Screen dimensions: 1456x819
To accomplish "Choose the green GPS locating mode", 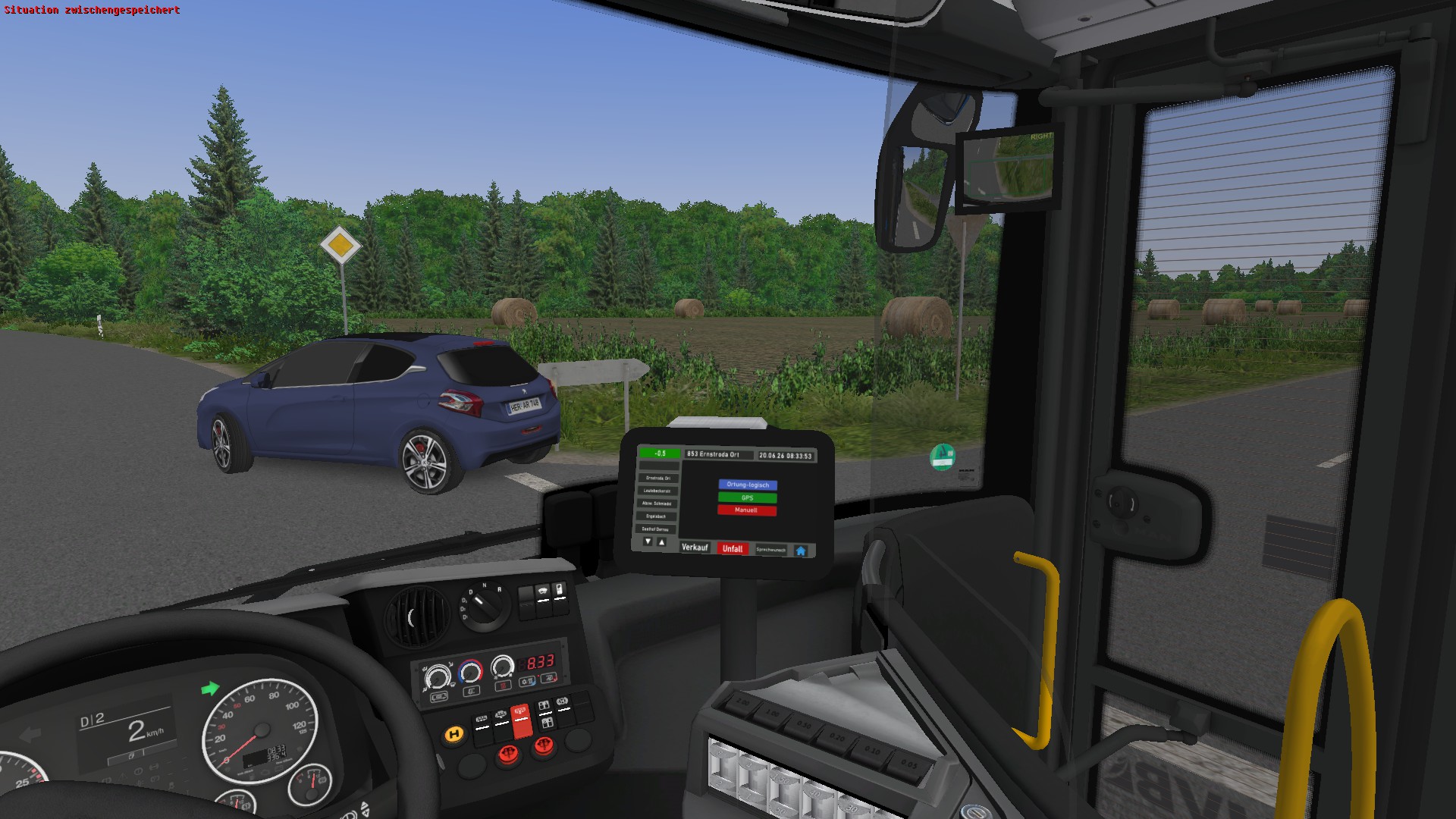I will pos(747,497).
